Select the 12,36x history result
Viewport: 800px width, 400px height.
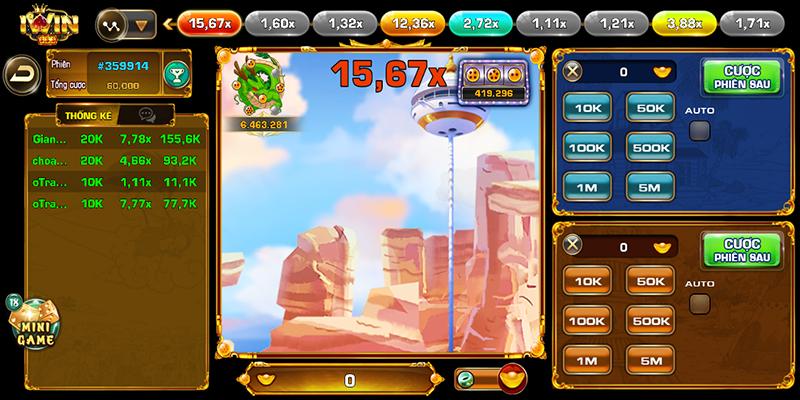[413, 21]
